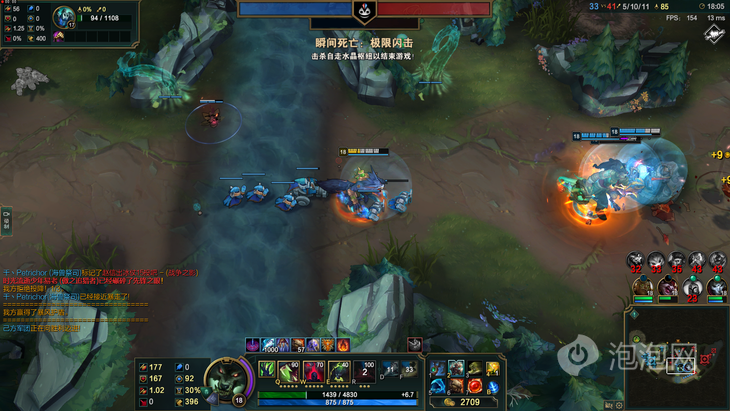
Task: Click the red flame buff icon
Action: click(x=342, y=345)
